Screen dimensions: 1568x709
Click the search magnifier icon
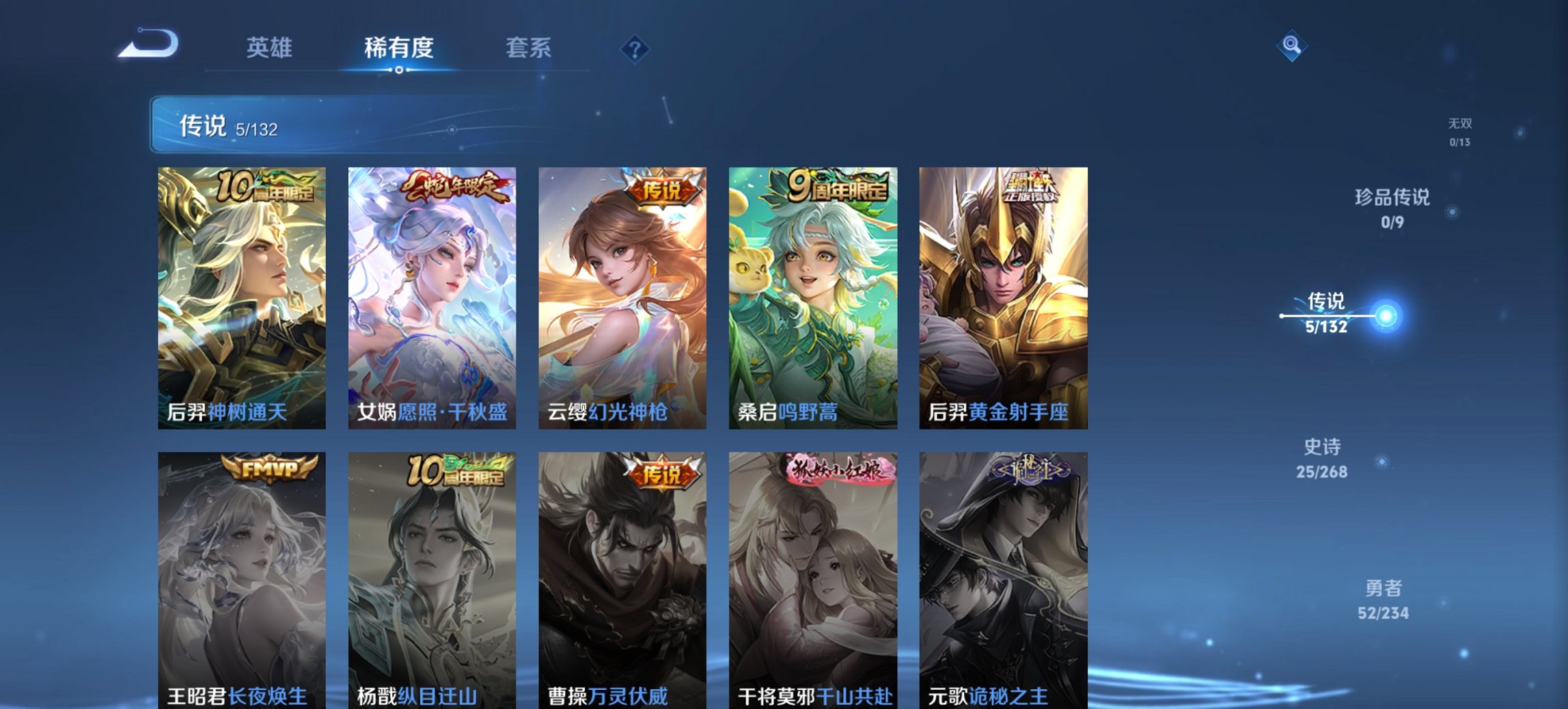click(1290, 45)
